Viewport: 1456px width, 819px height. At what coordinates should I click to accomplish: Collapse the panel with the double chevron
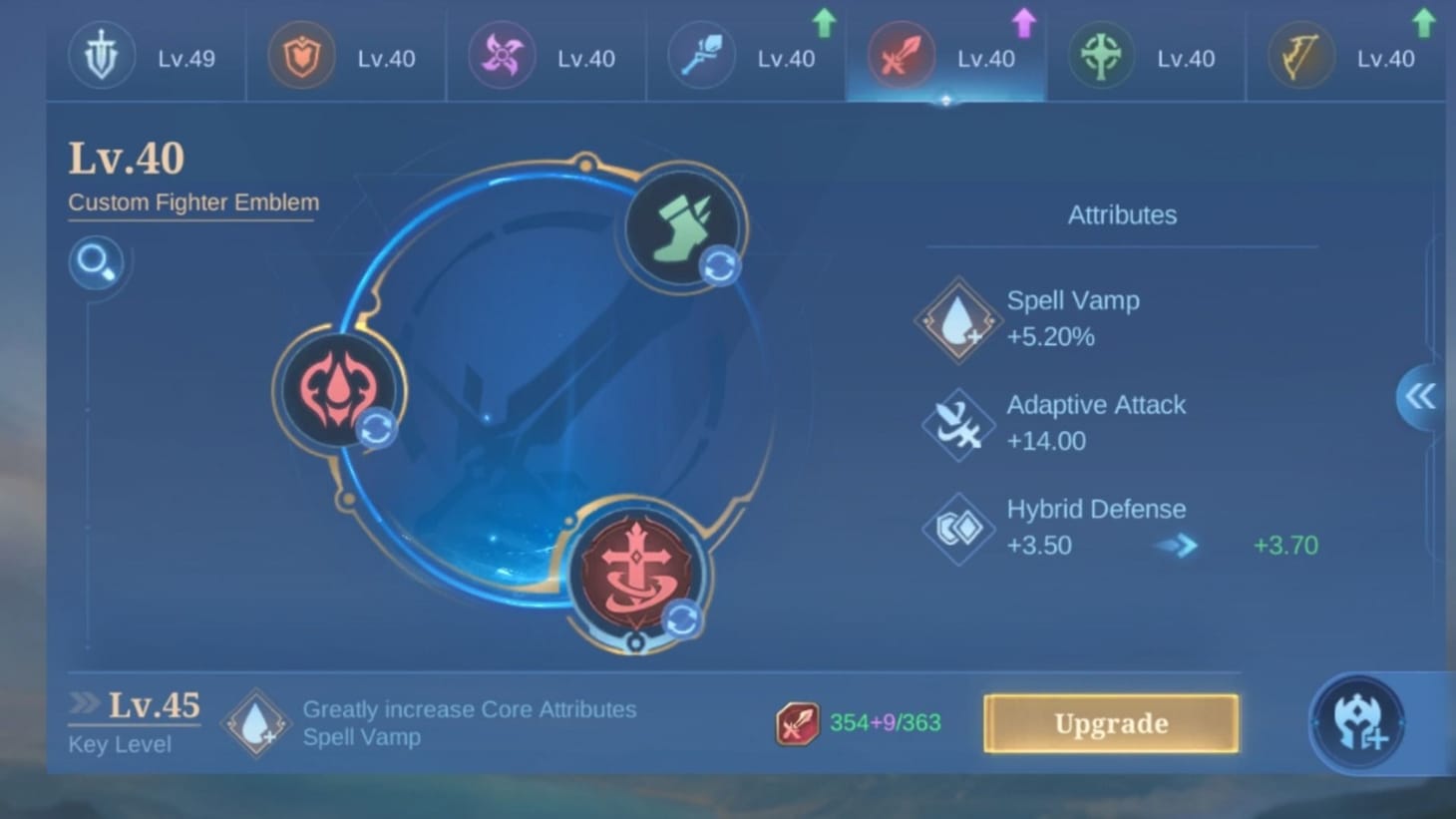(x=1420, y=397)
